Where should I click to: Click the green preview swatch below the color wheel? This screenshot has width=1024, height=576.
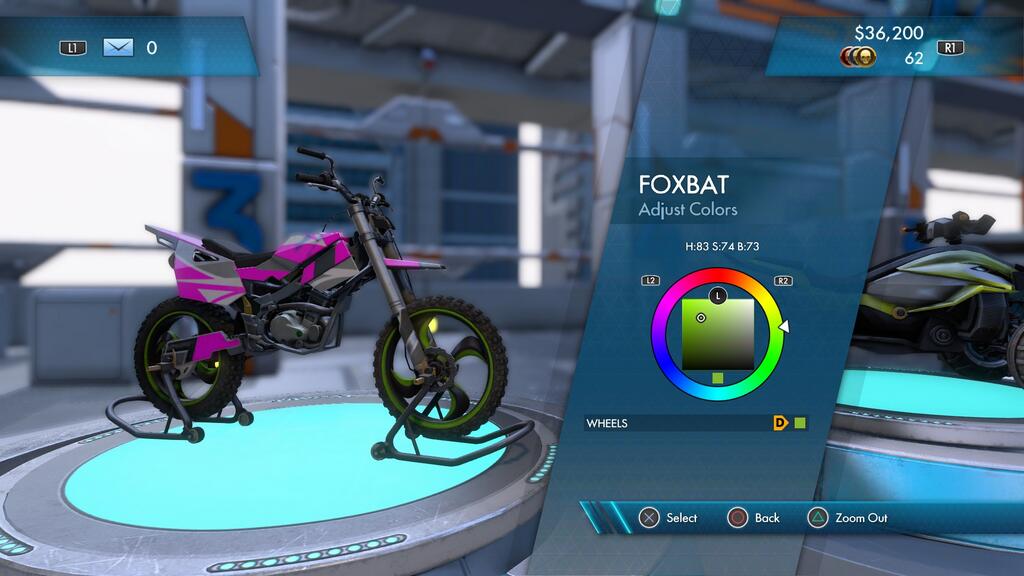tap(717, 378)
